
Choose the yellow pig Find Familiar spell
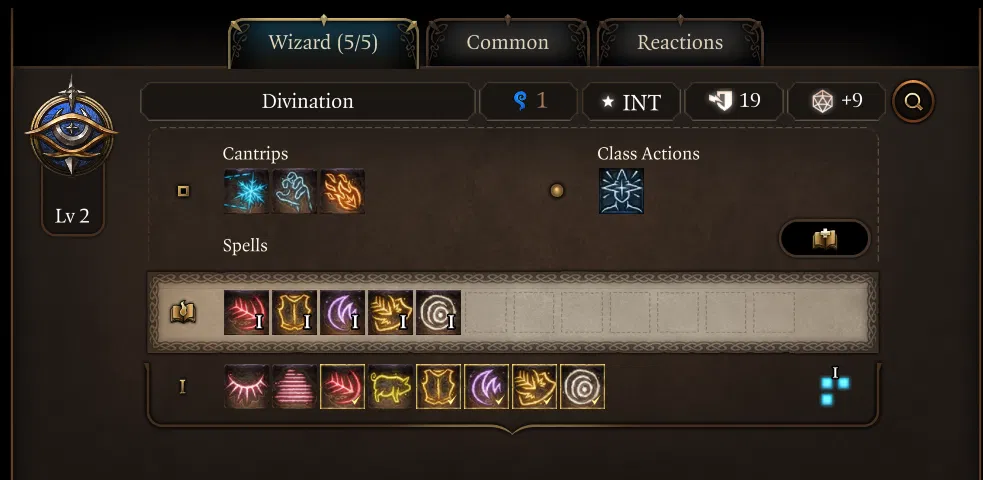[x=390, y=386]
